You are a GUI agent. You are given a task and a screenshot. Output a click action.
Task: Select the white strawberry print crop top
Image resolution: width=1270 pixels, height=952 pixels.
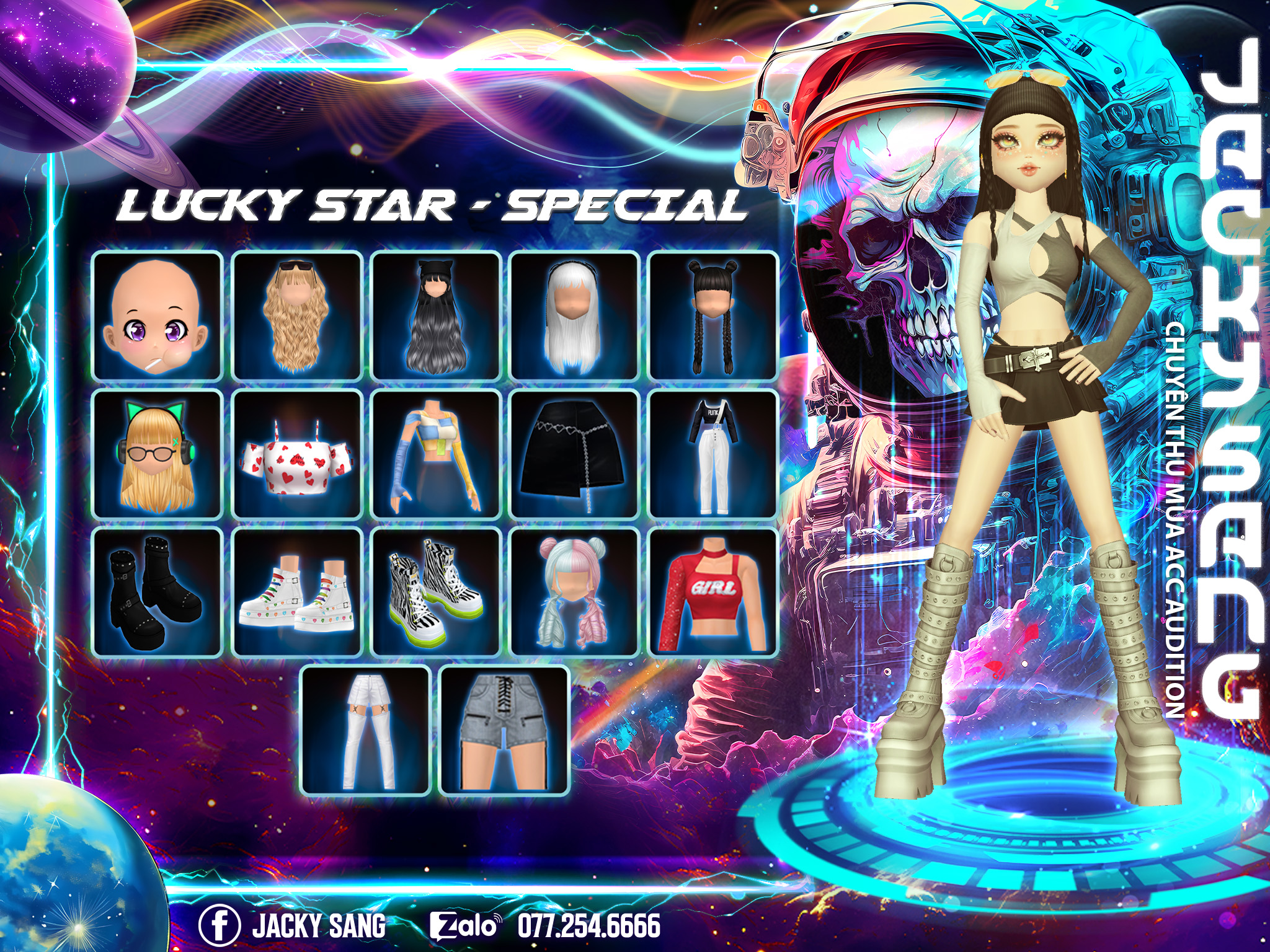[297, 454]
